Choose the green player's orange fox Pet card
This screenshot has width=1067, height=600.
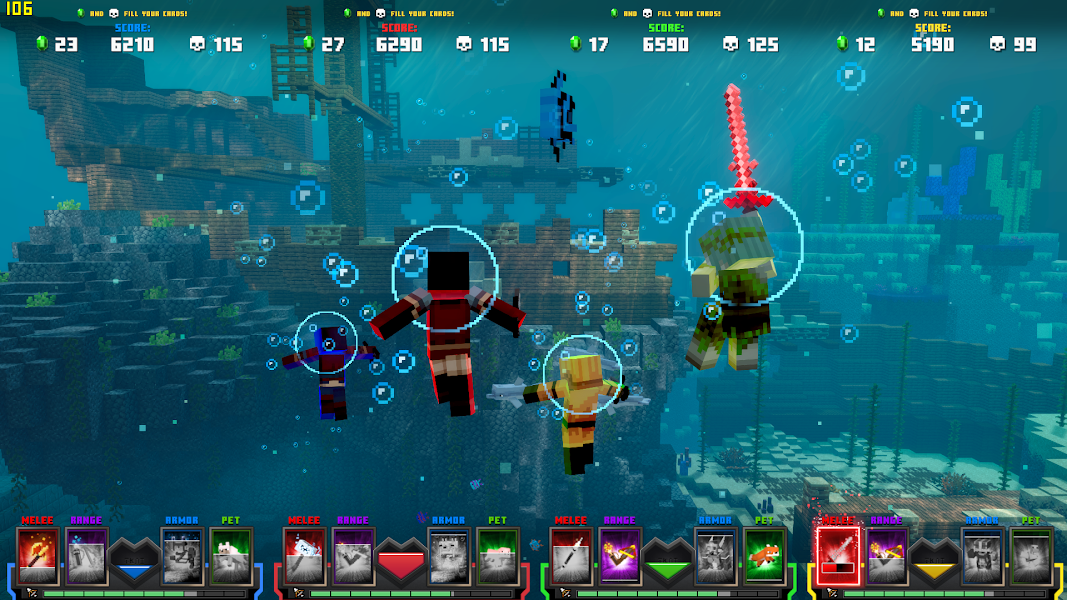pos(765,556)
